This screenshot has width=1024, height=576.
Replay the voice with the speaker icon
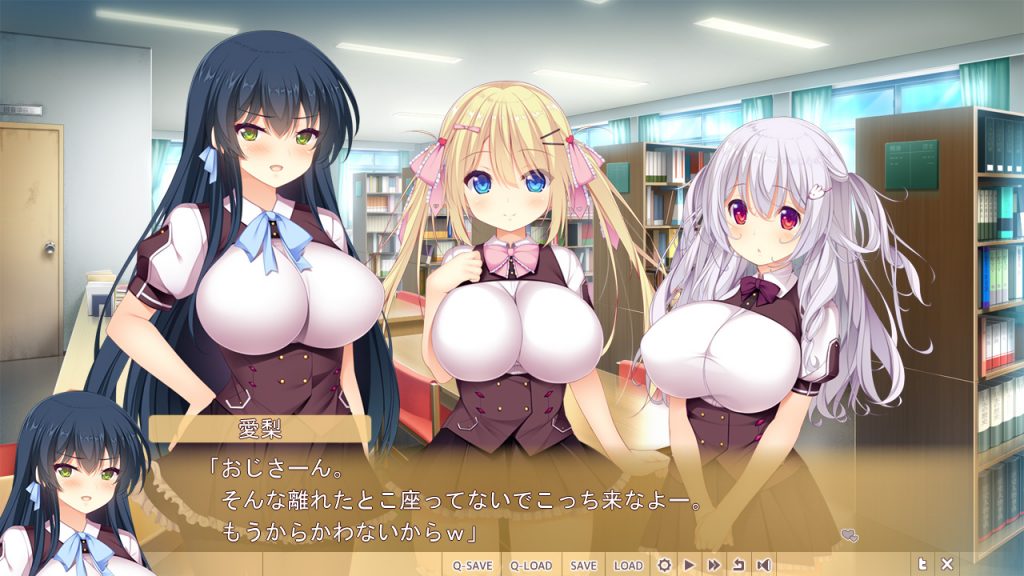click(x=763, y=565)
